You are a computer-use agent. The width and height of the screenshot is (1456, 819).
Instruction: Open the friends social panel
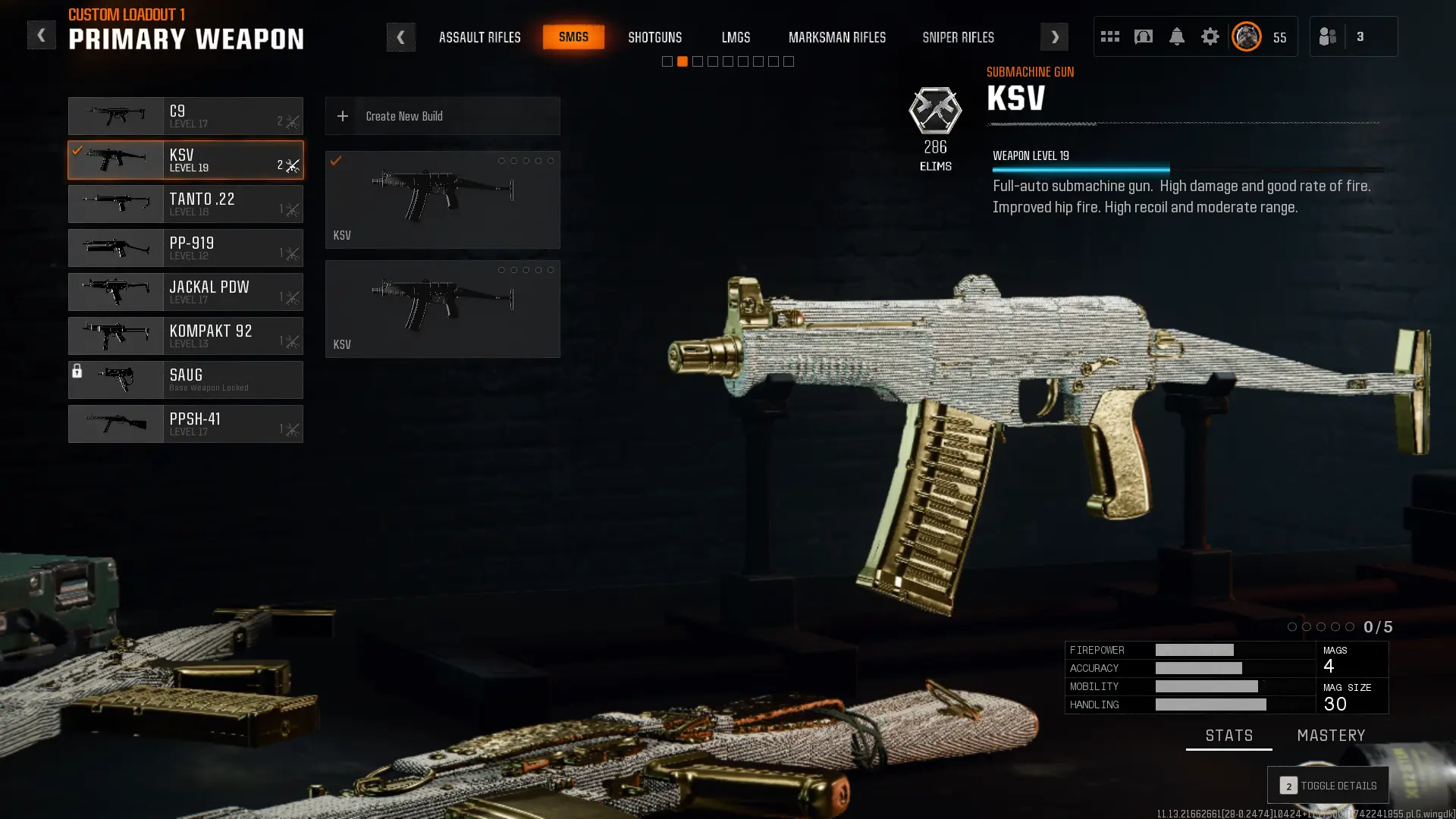pyautogui.click(x=1327, y=36)
